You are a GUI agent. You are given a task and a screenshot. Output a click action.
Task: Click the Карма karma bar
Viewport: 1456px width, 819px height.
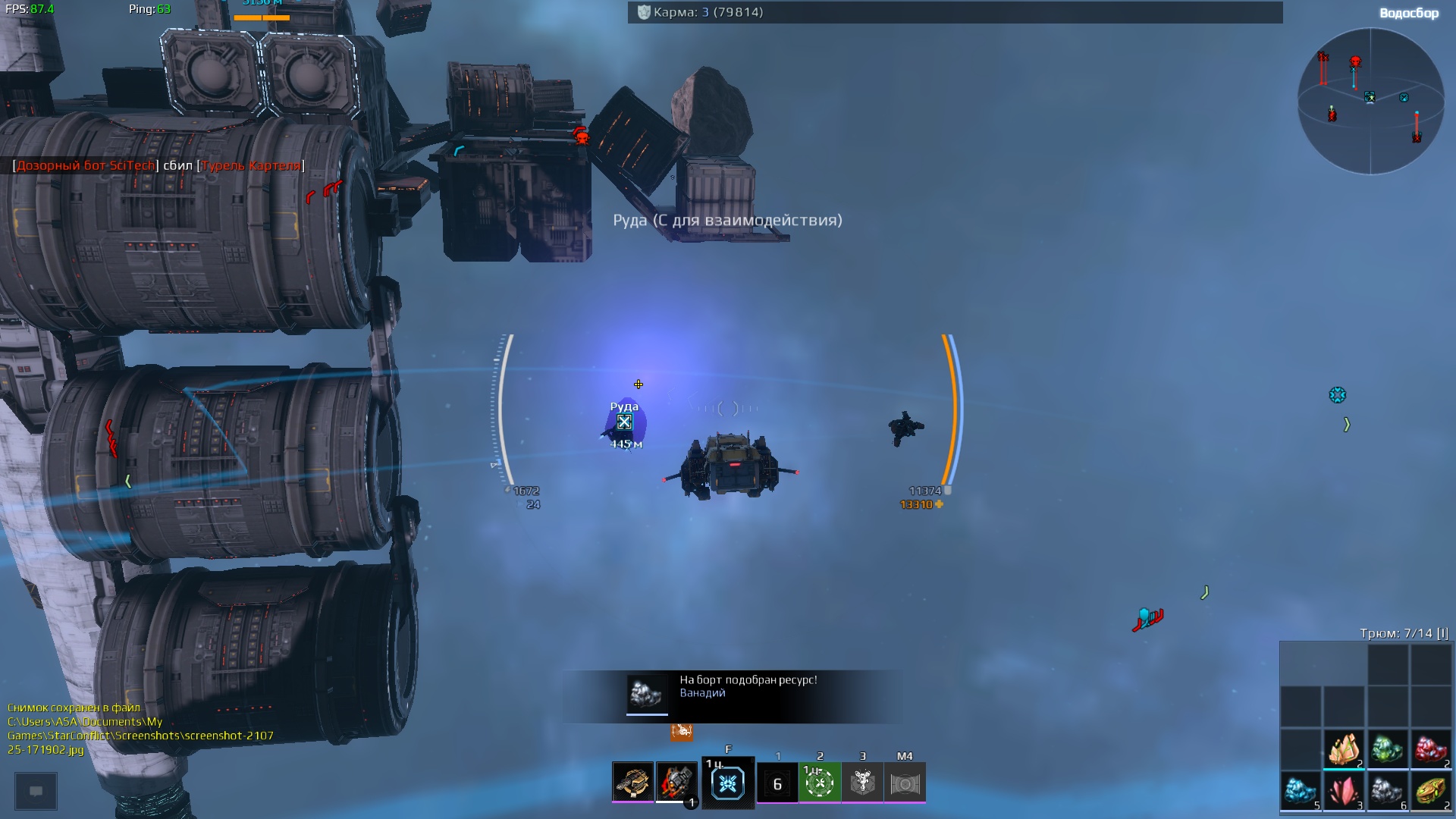[x=955, y=12]
